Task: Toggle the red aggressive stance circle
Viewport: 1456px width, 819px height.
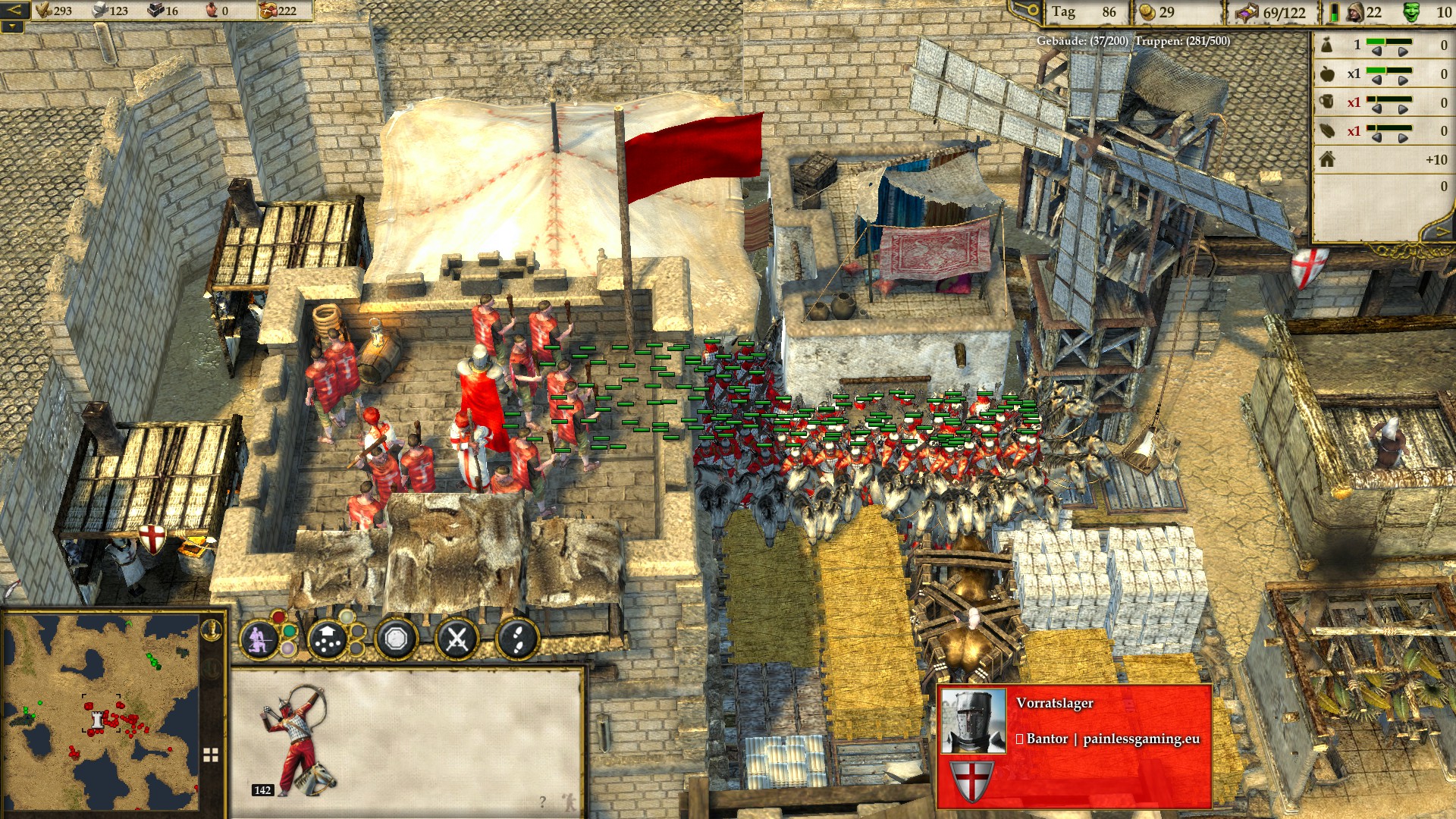Action: [x=278, y=617]
